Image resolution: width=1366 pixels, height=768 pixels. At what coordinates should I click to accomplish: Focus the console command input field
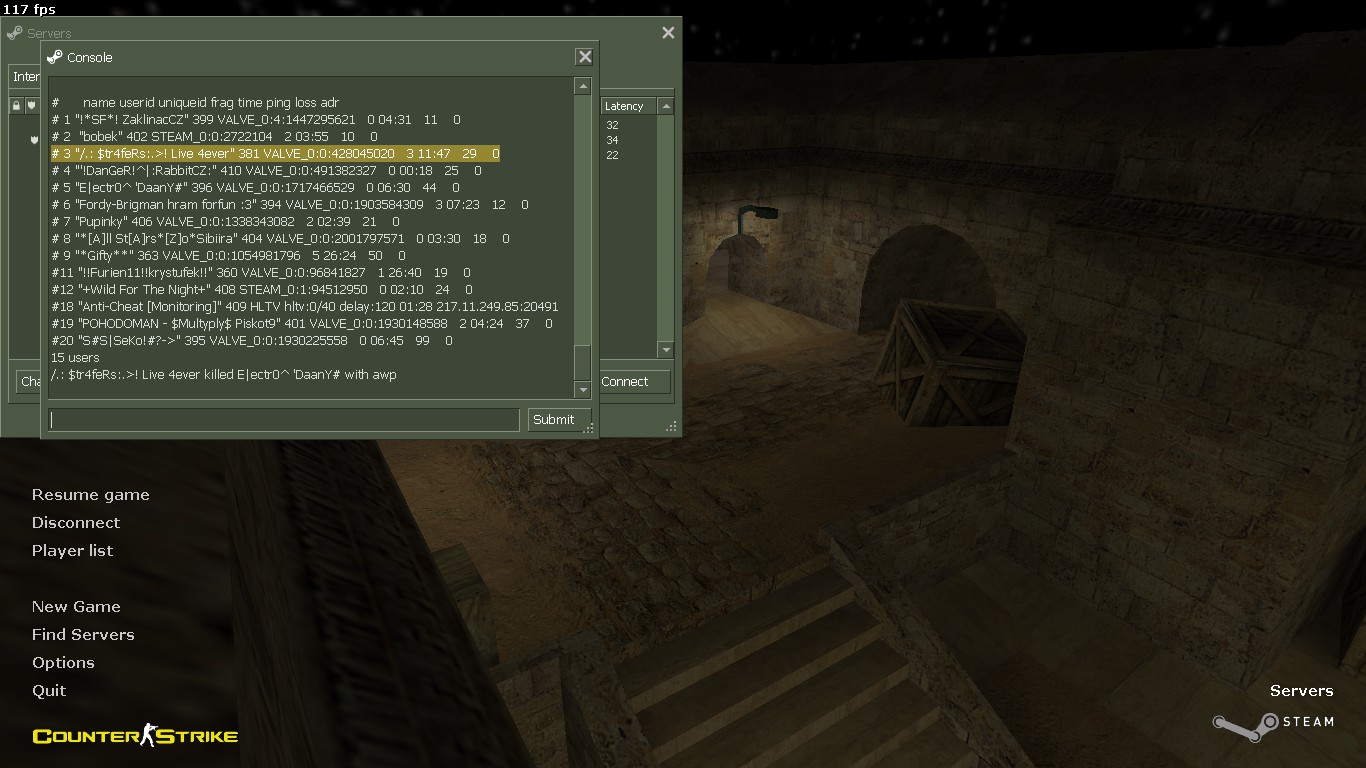tap(284, 420)
